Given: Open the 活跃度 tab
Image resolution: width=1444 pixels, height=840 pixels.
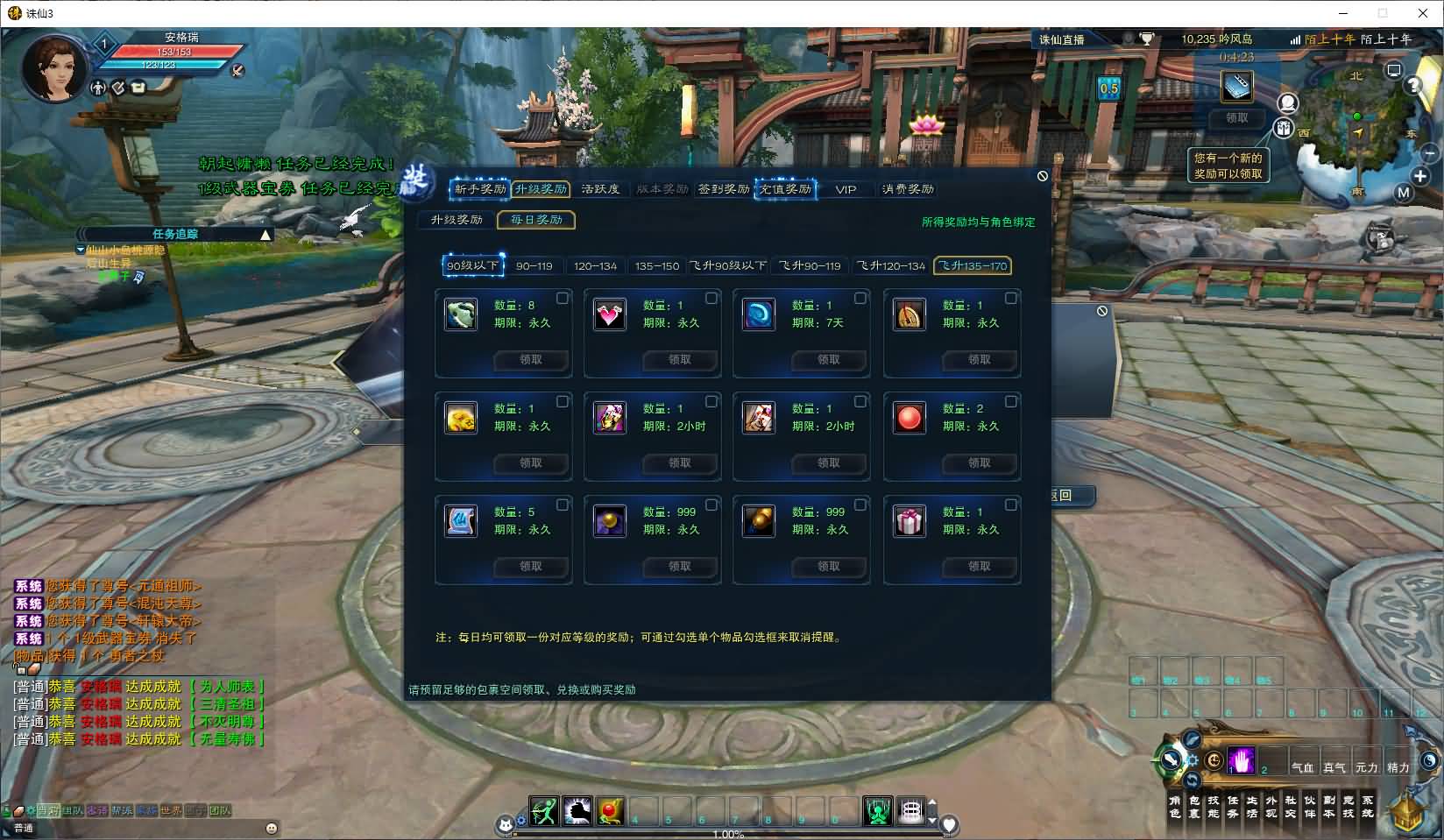Looking at the screenshot, I should click(600, 189).
